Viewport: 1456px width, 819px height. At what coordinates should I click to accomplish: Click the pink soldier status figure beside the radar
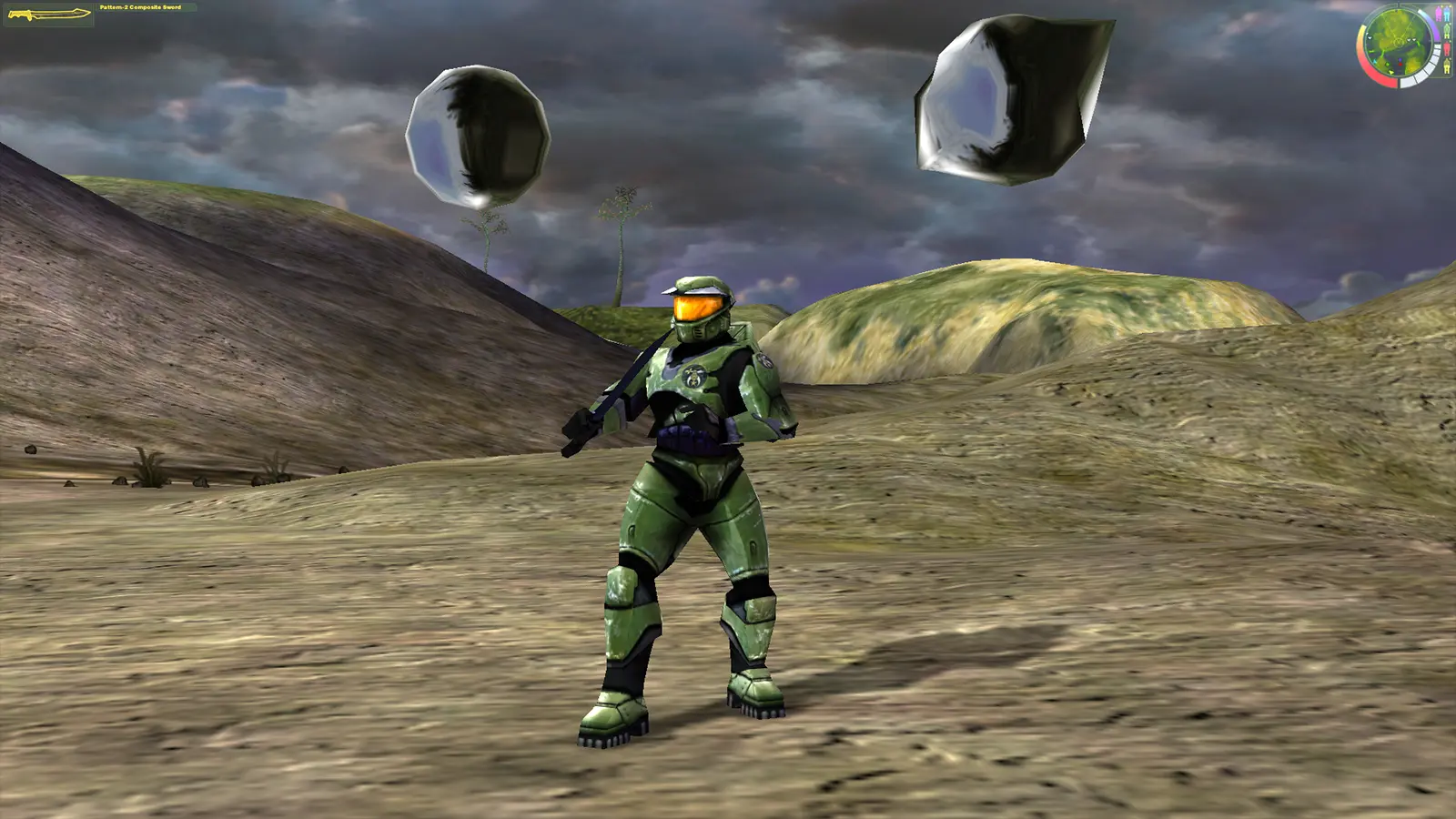click(x=1439, y=14)
